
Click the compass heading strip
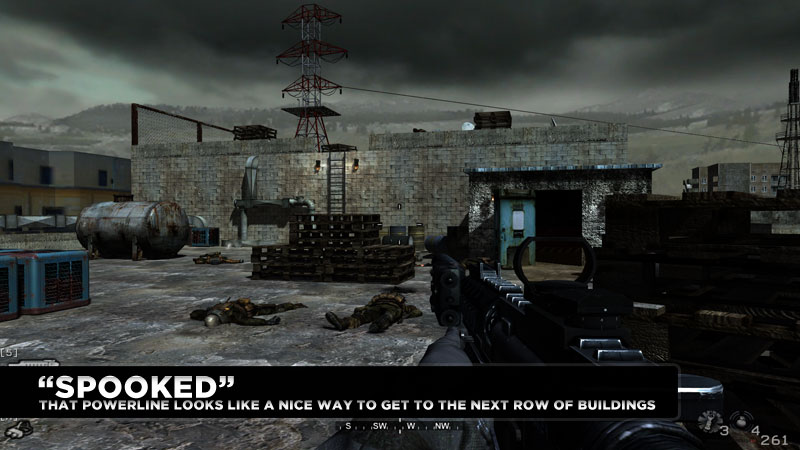pyautogui.click(x=400, y=426)
